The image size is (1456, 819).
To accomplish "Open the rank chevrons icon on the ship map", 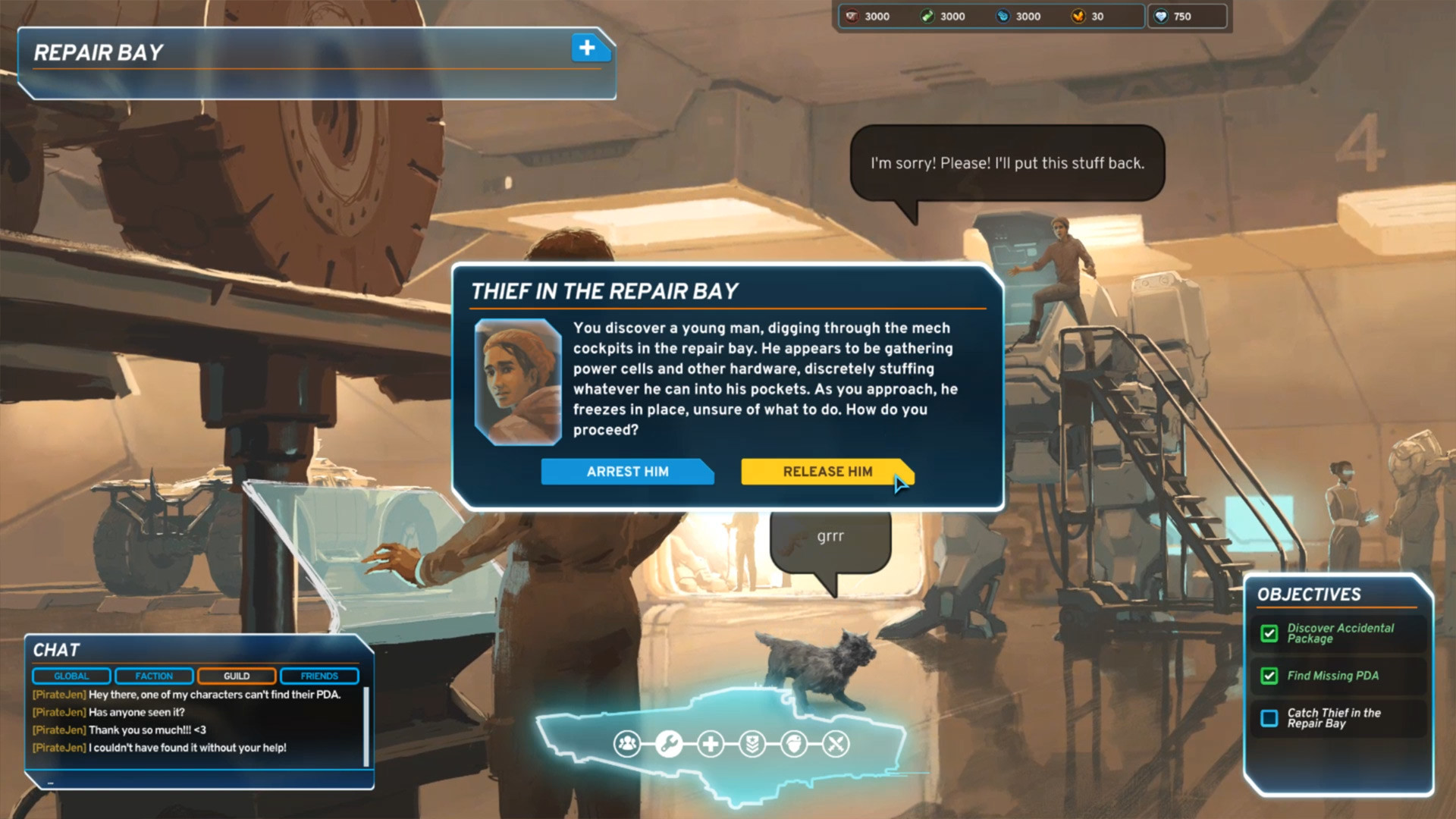I will [x=751, y=743].
